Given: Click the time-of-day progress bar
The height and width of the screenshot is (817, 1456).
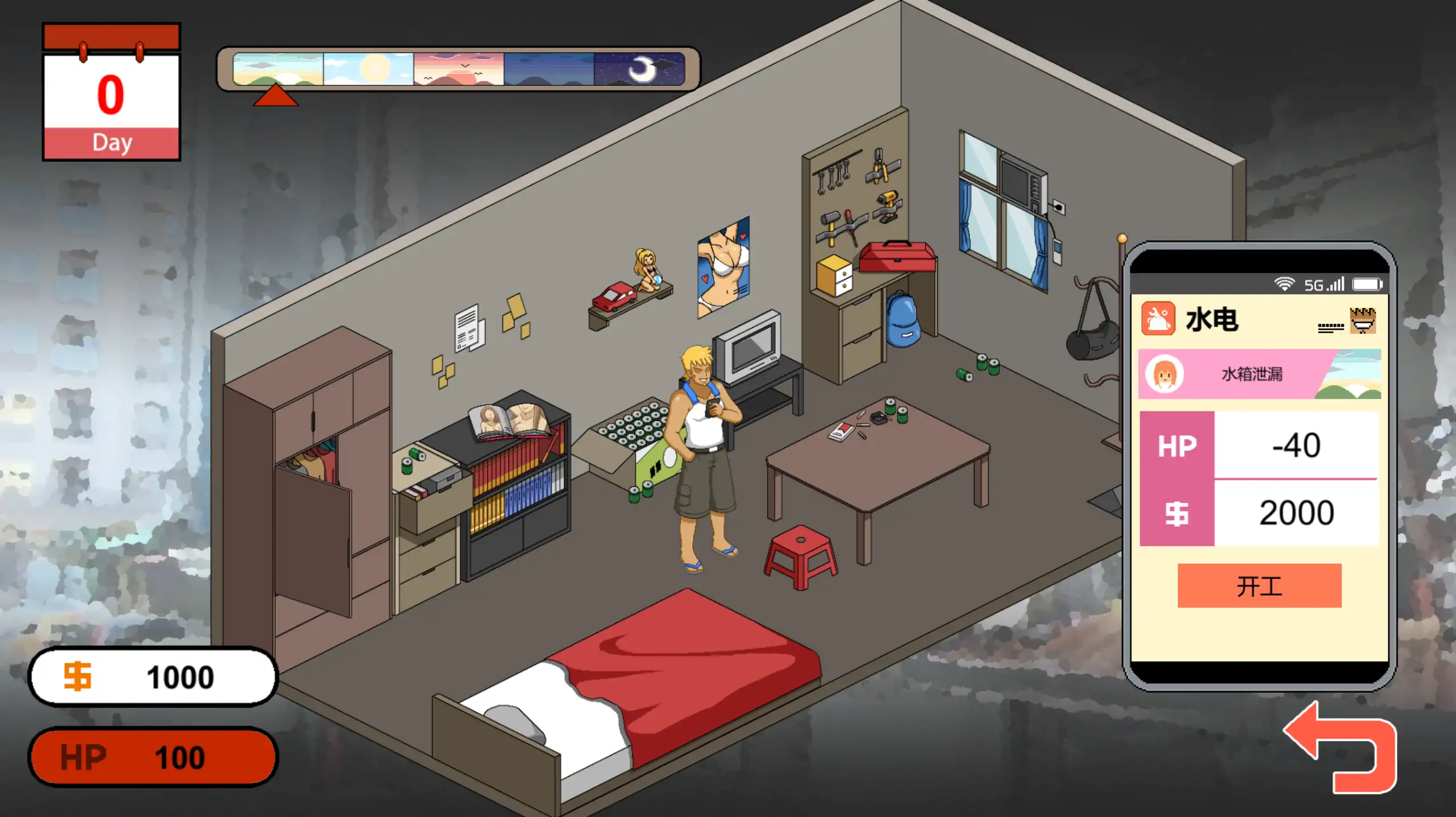Looking at the screenshot, I should pos(458,69).
